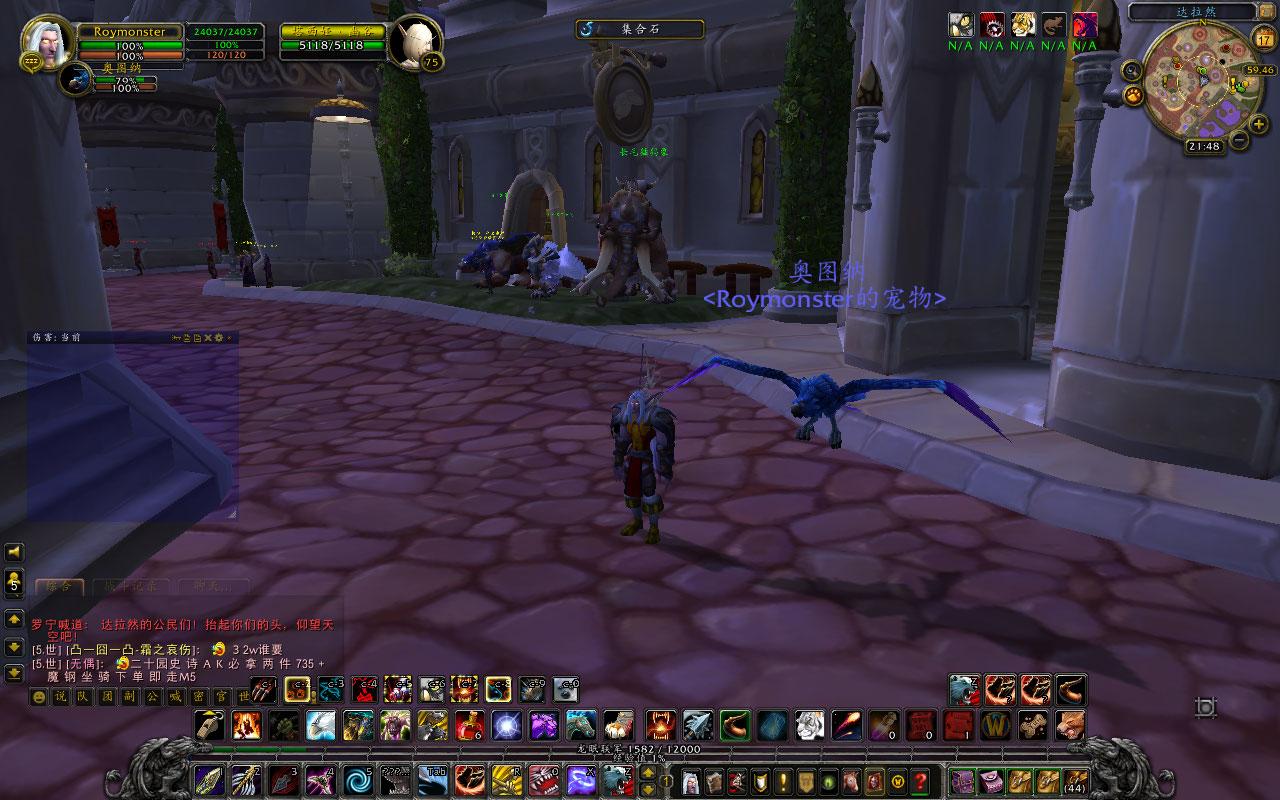Open the red question mark help button

(x=921, y=780)
